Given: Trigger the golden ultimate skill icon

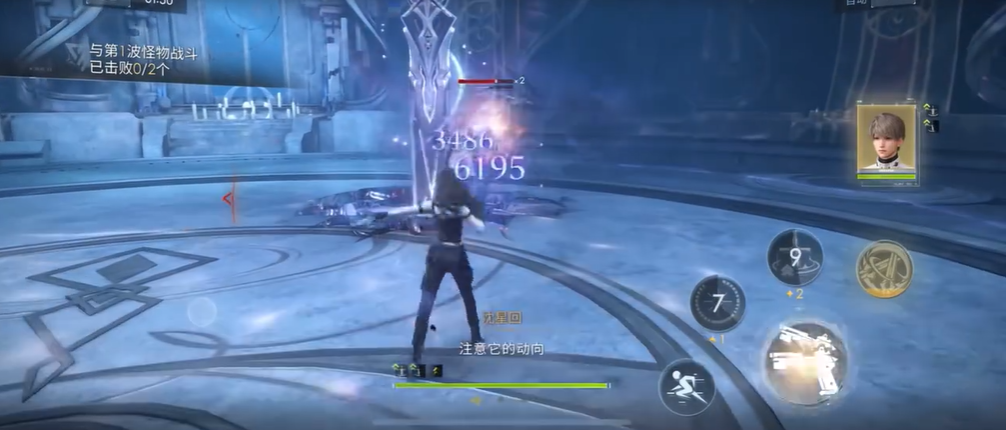Looking at the screenshot, I should pyautogui.click(x=884, y=268).
